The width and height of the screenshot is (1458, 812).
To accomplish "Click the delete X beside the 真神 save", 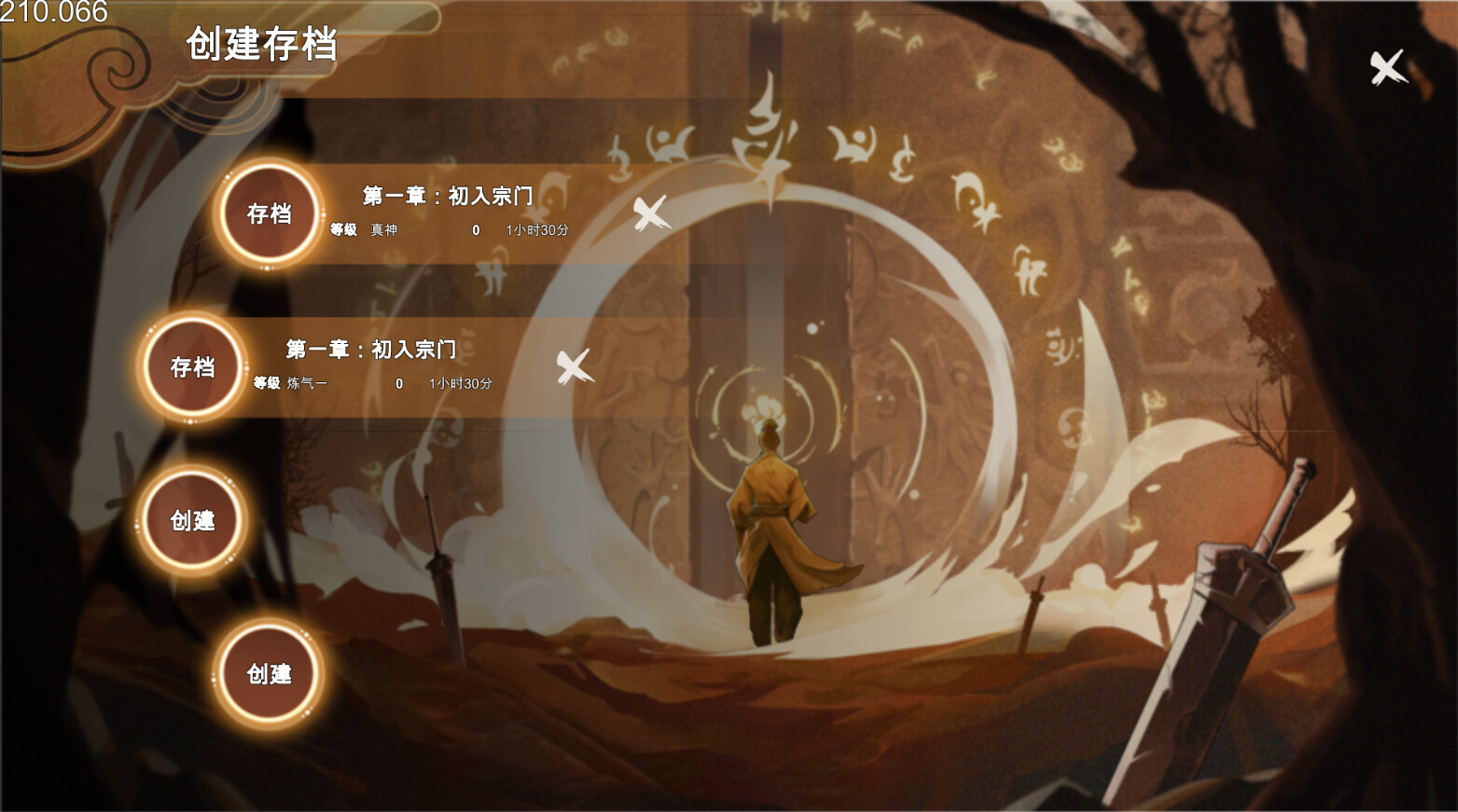I will tap(648, 213).
